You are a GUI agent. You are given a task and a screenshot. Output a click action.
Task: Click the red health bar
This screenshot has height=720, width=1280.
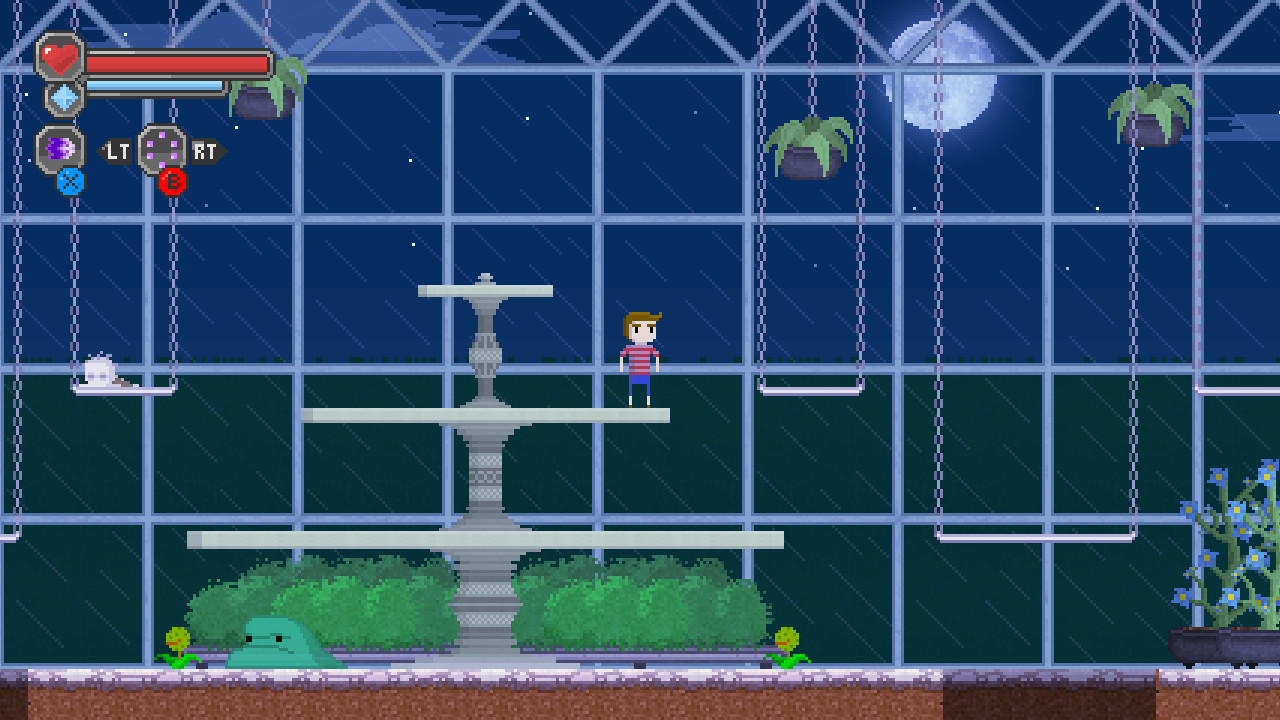180,62
